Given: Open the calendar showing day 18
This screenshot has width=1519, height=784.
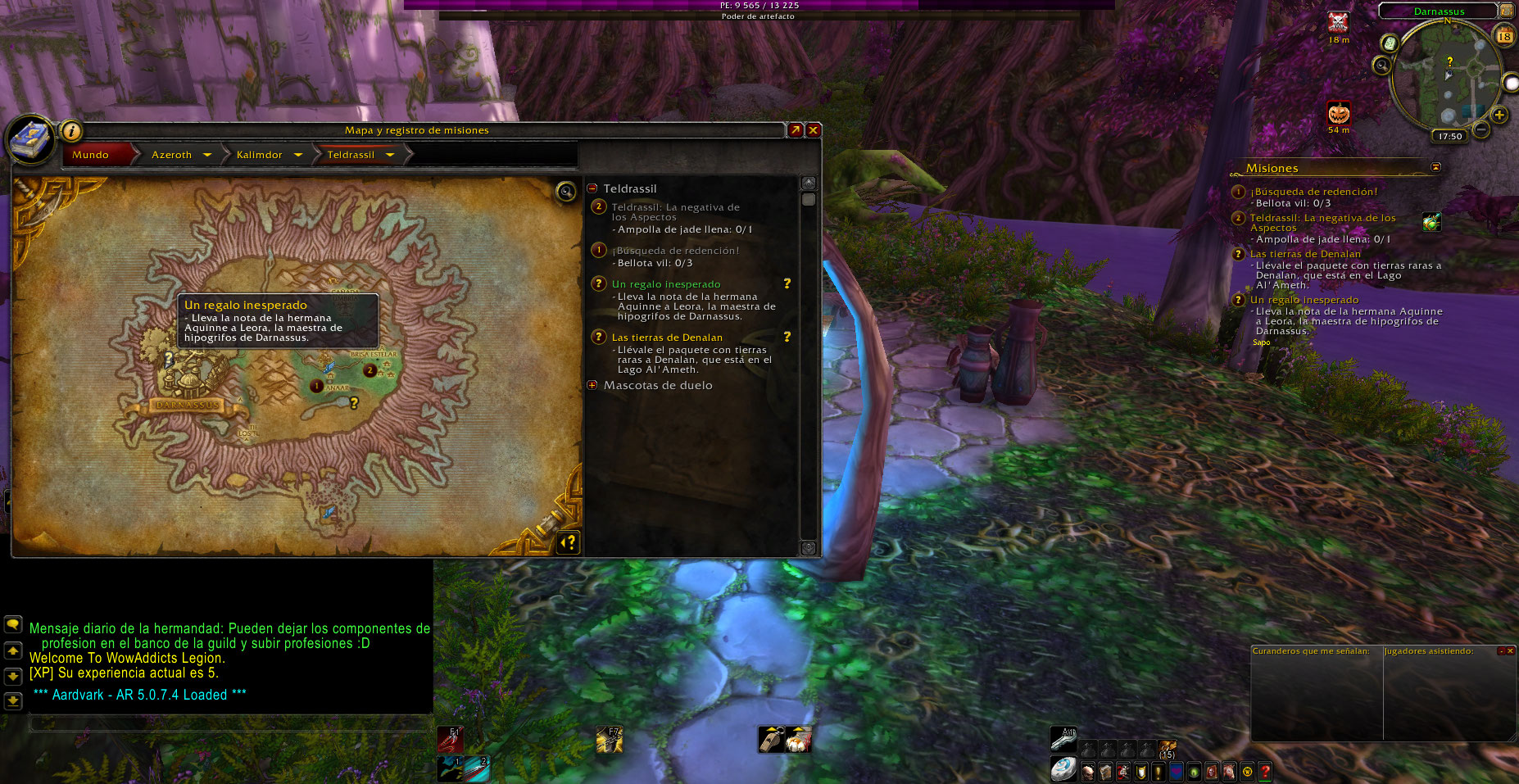Looking at the screenshot, I should click(1504, 35).
